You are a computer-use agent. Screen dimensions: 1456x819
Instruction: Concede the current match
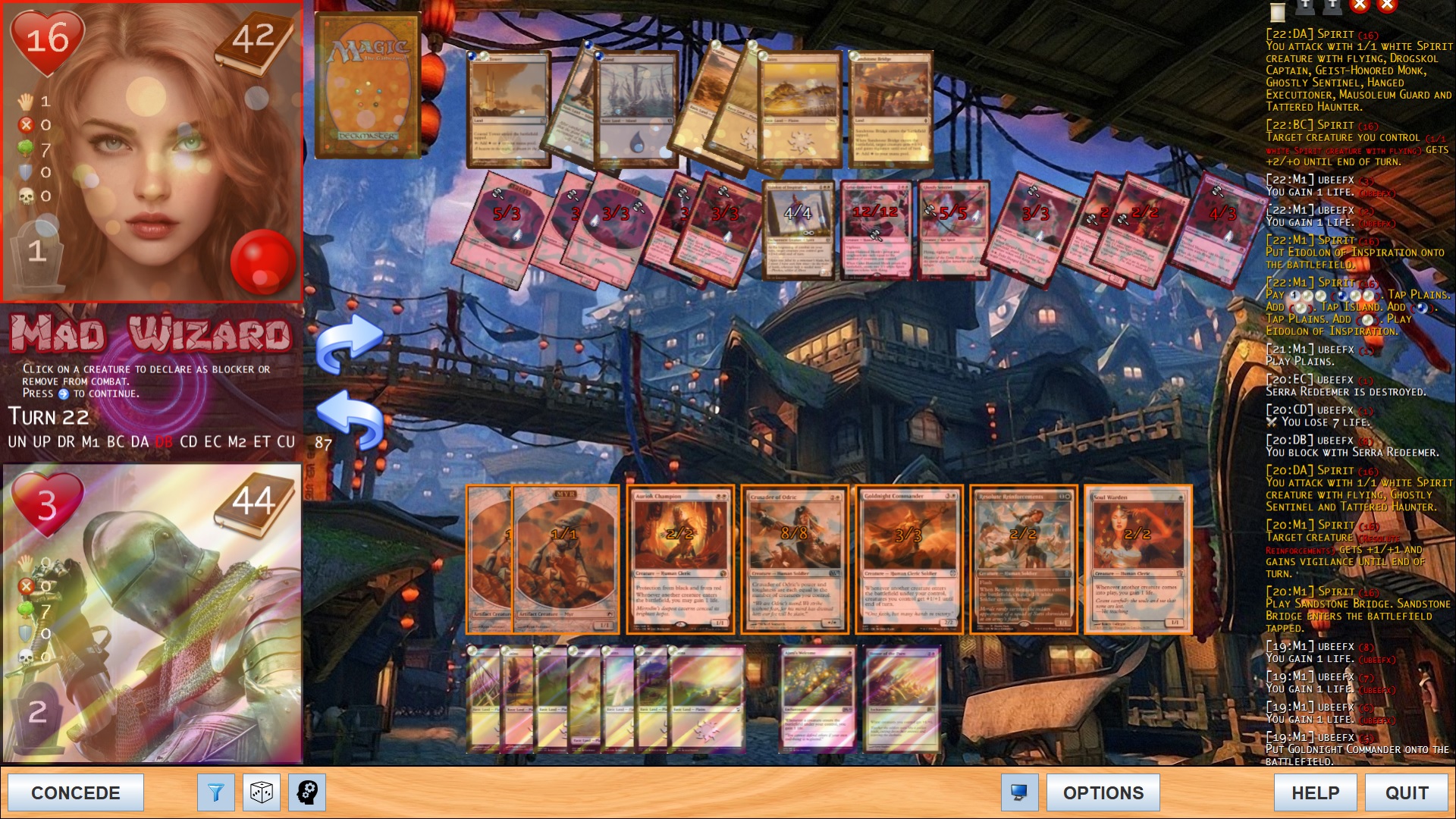click(75, 792)
